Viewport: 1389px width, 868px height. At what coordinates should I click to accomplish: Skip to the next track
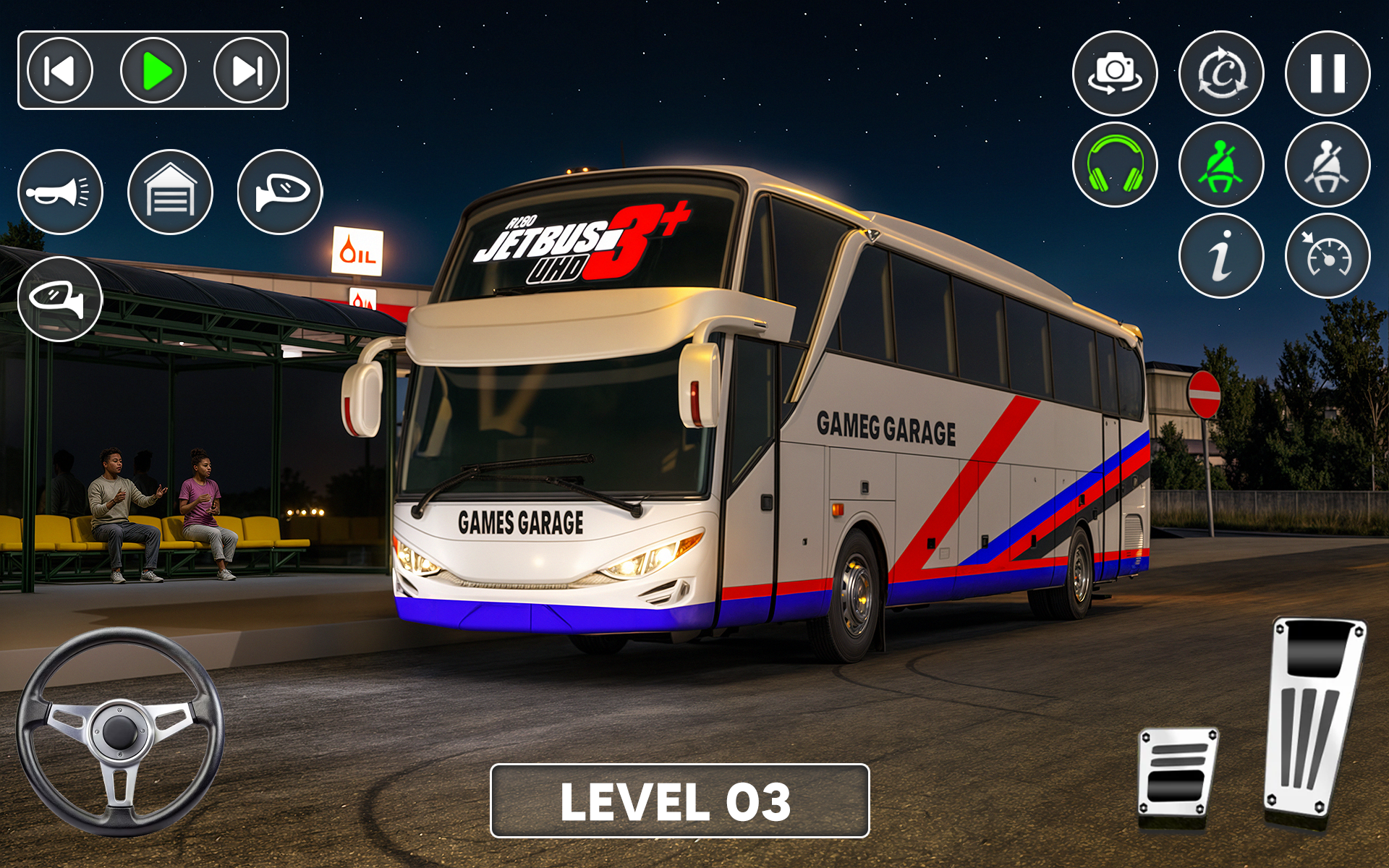click(x=247, y=71)
